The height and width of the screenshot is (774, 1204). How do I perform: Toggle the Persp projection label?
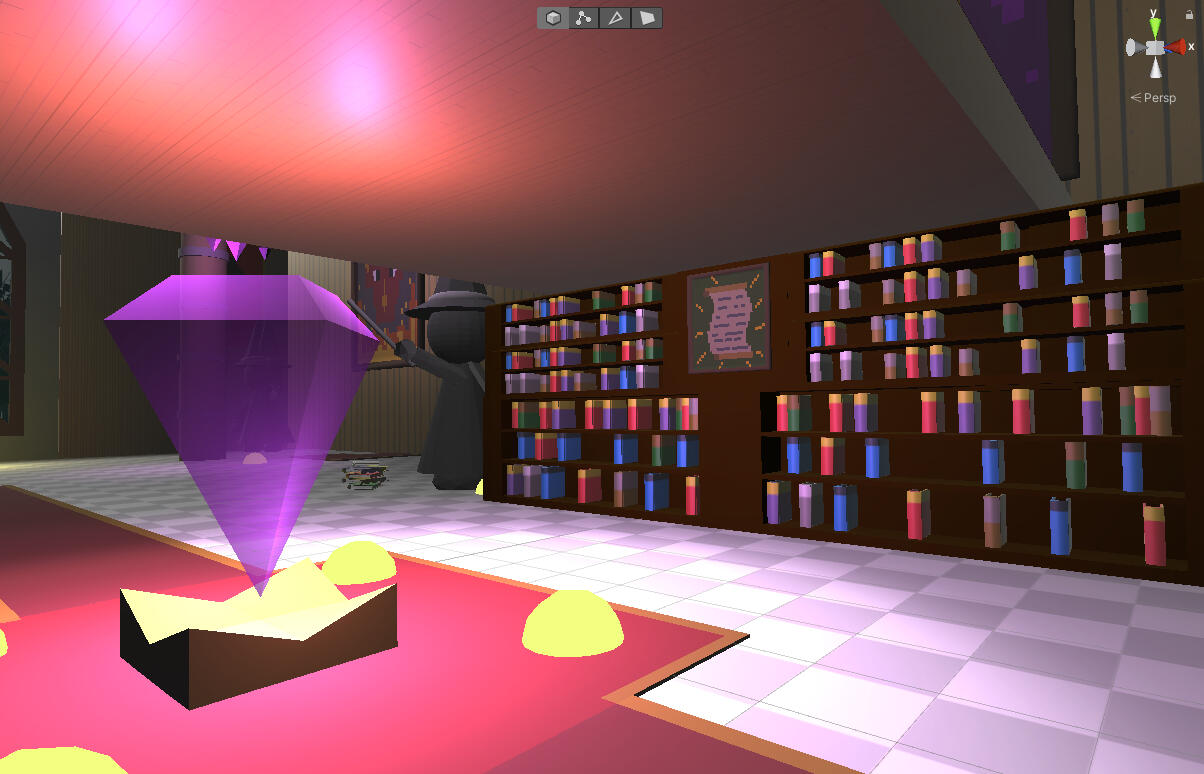(x=1158, y=98)
